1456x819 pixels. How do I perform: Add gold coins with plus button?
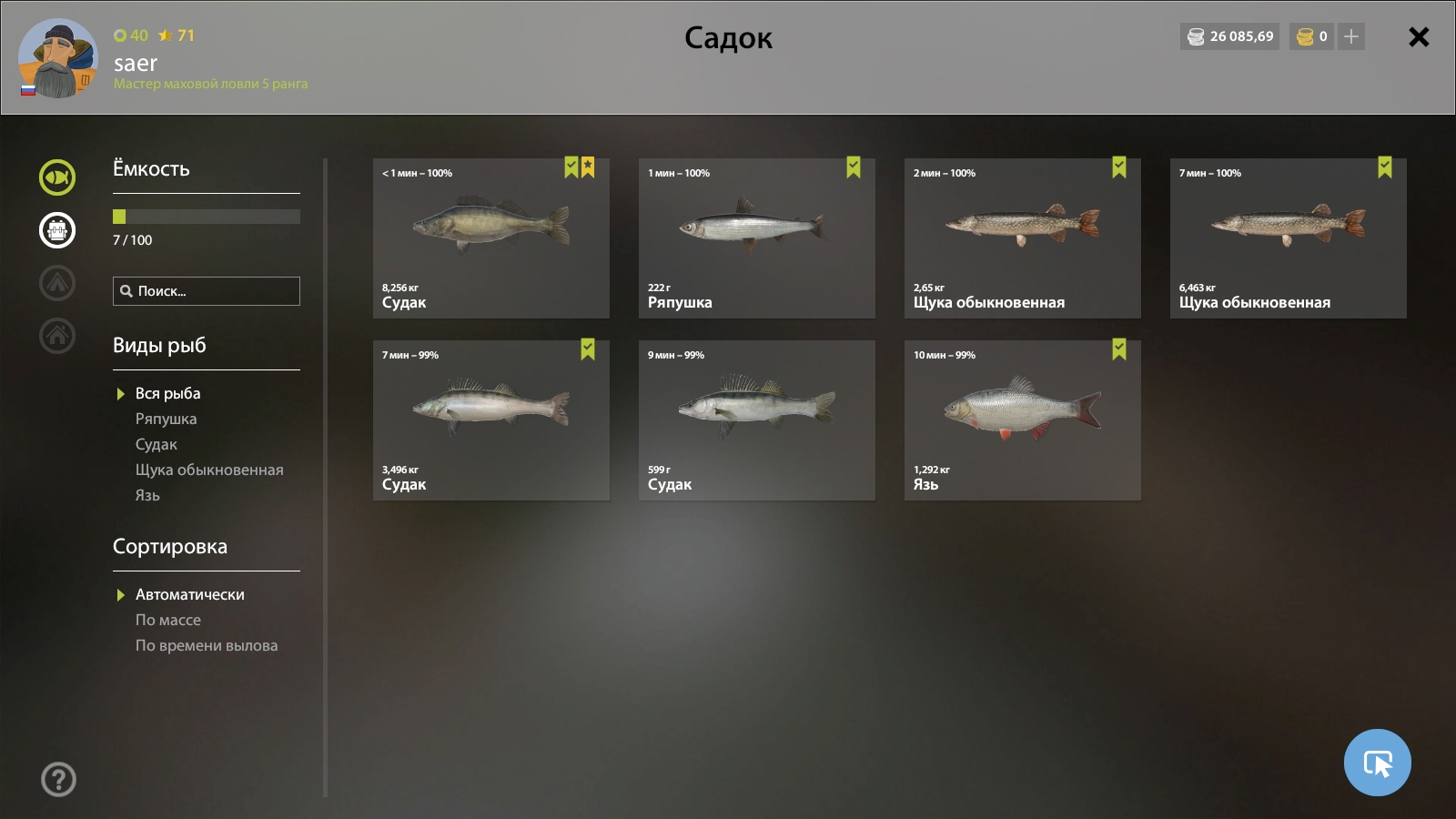point(1351,36)
